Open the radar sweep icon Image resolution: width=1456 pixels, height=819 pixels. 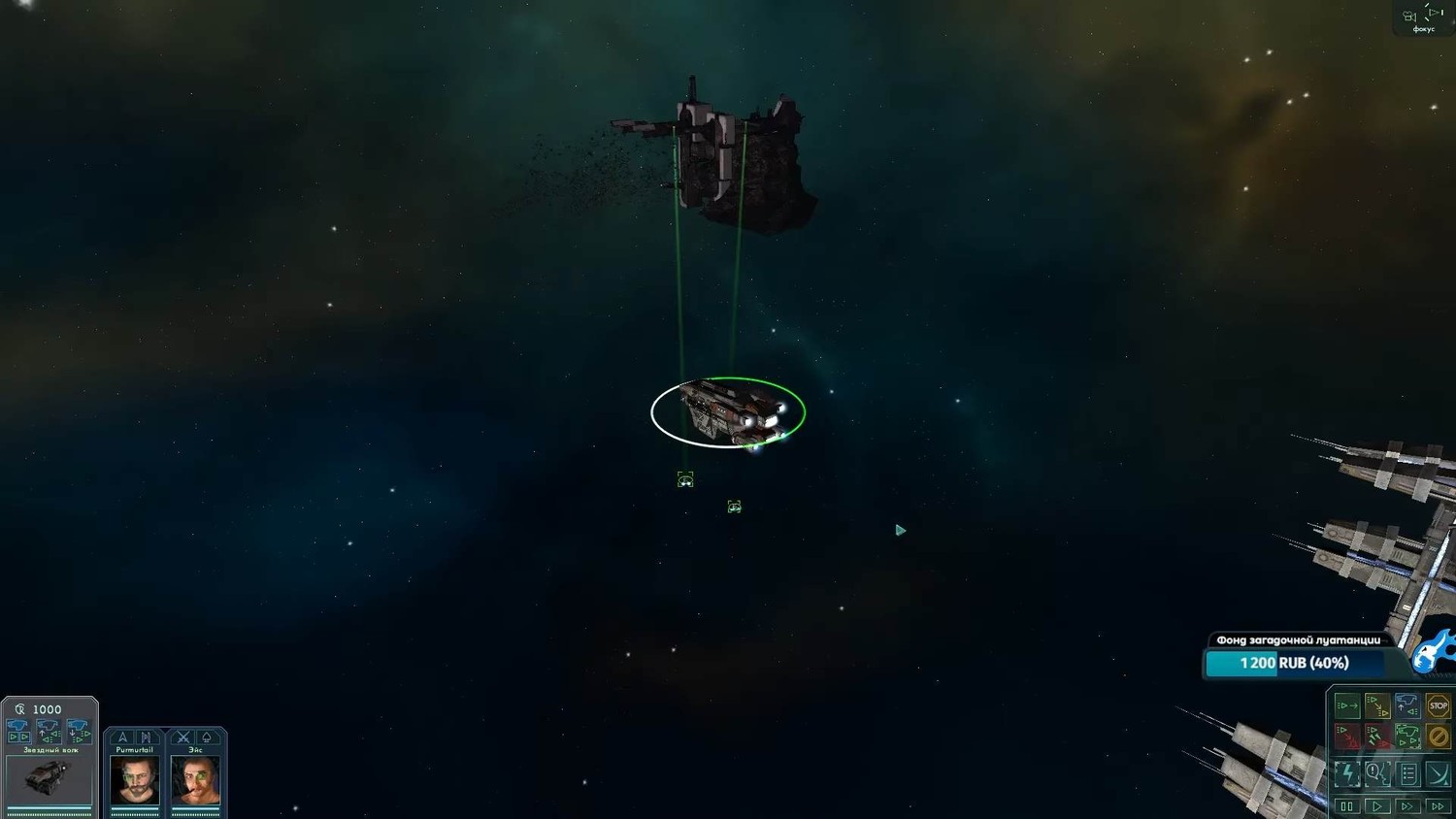click(x=1438, y=773)
